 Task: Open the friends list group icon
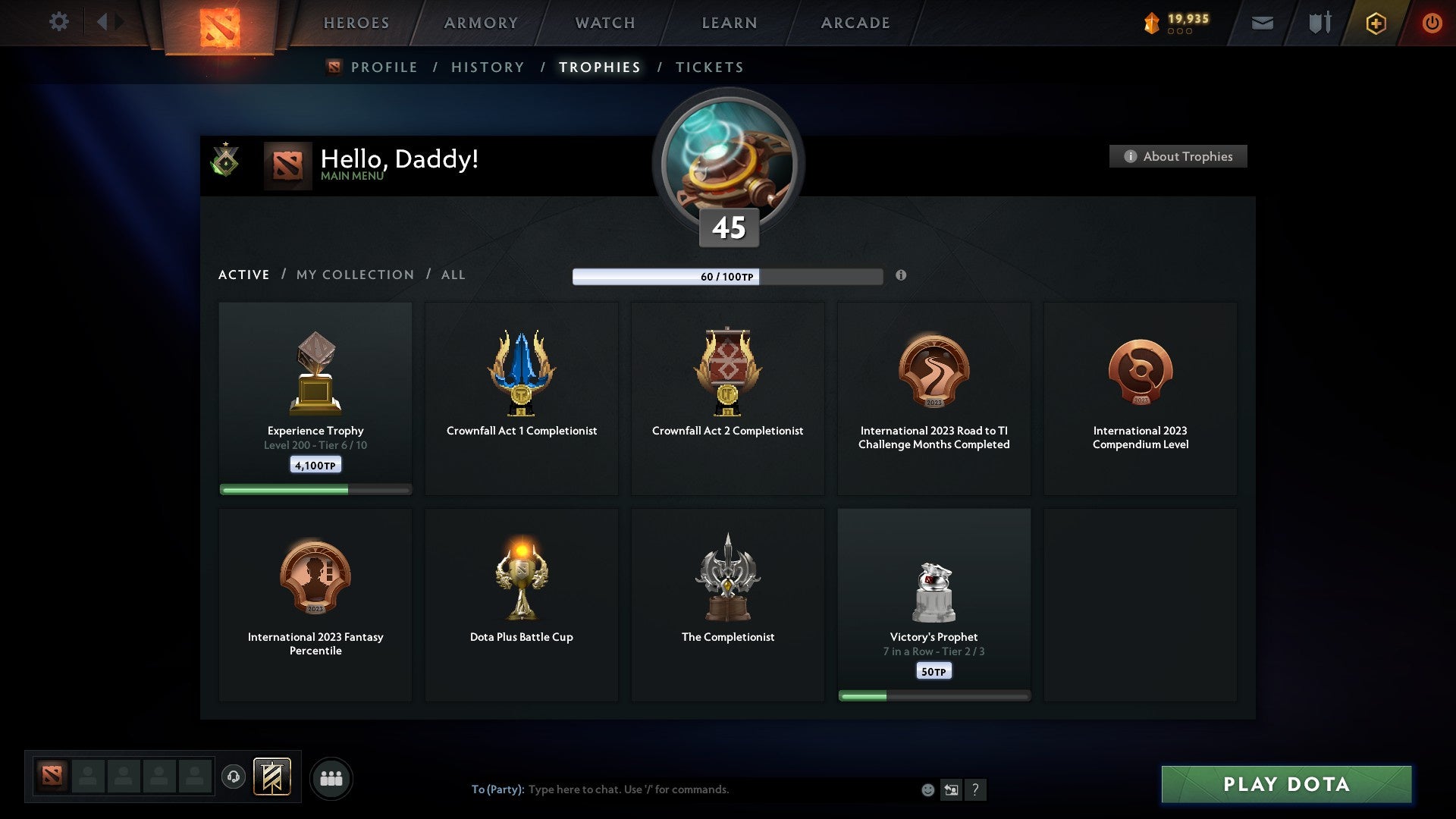[332, 777]
